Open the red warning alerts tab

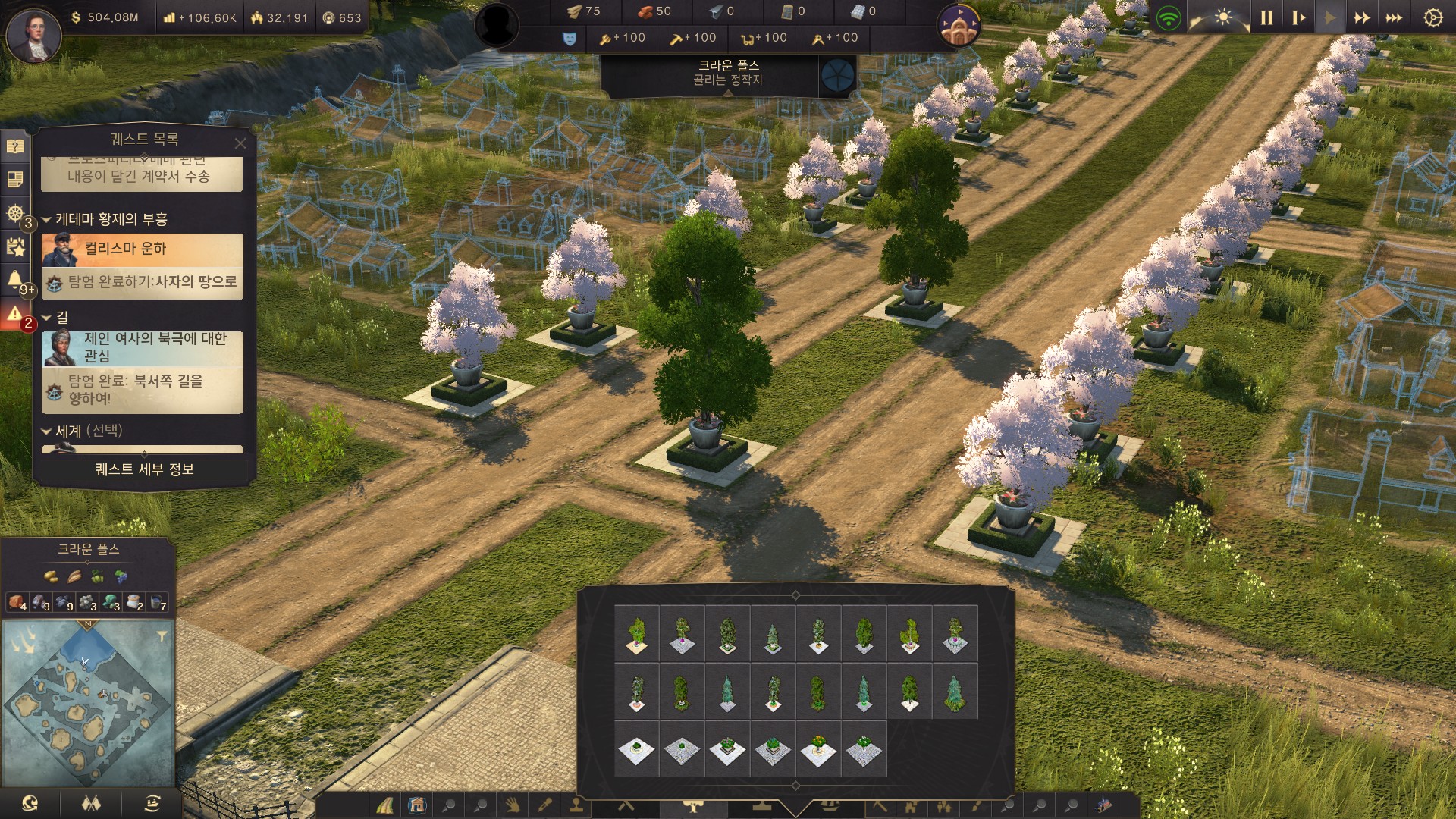[x=15, y=314]
